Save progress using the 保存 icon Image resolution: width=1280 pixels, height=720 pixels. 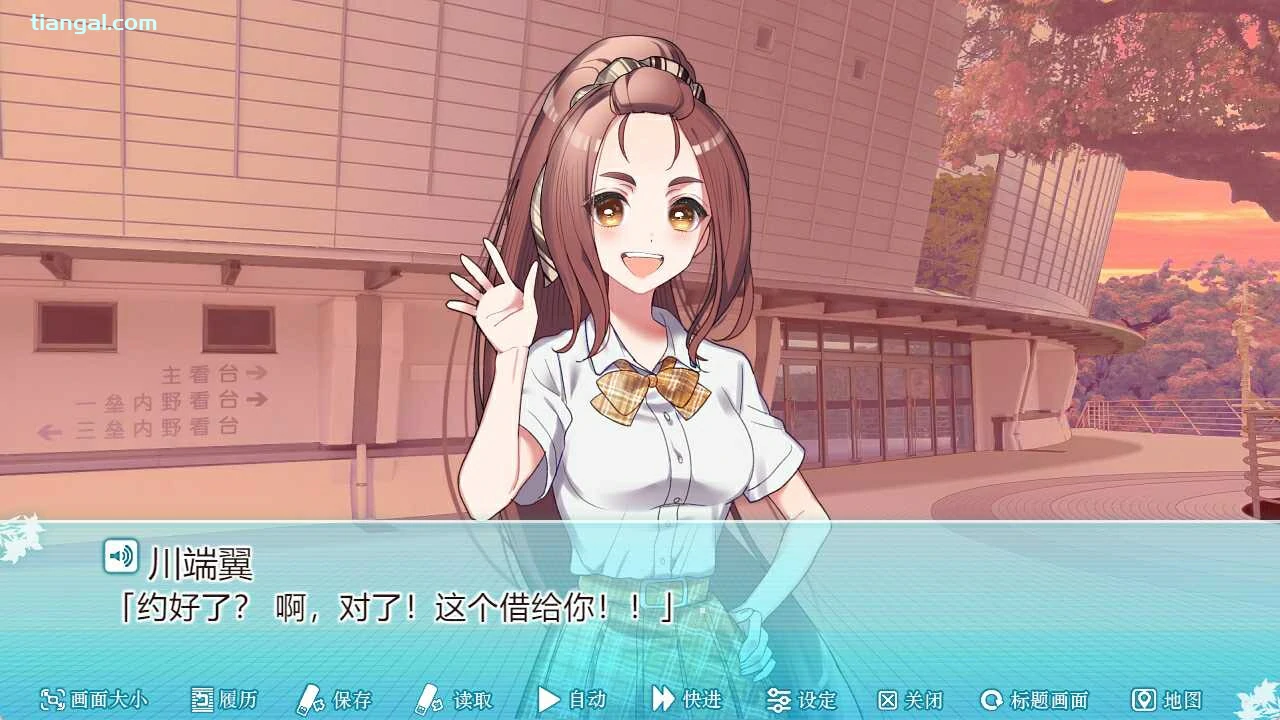point(309,700)
